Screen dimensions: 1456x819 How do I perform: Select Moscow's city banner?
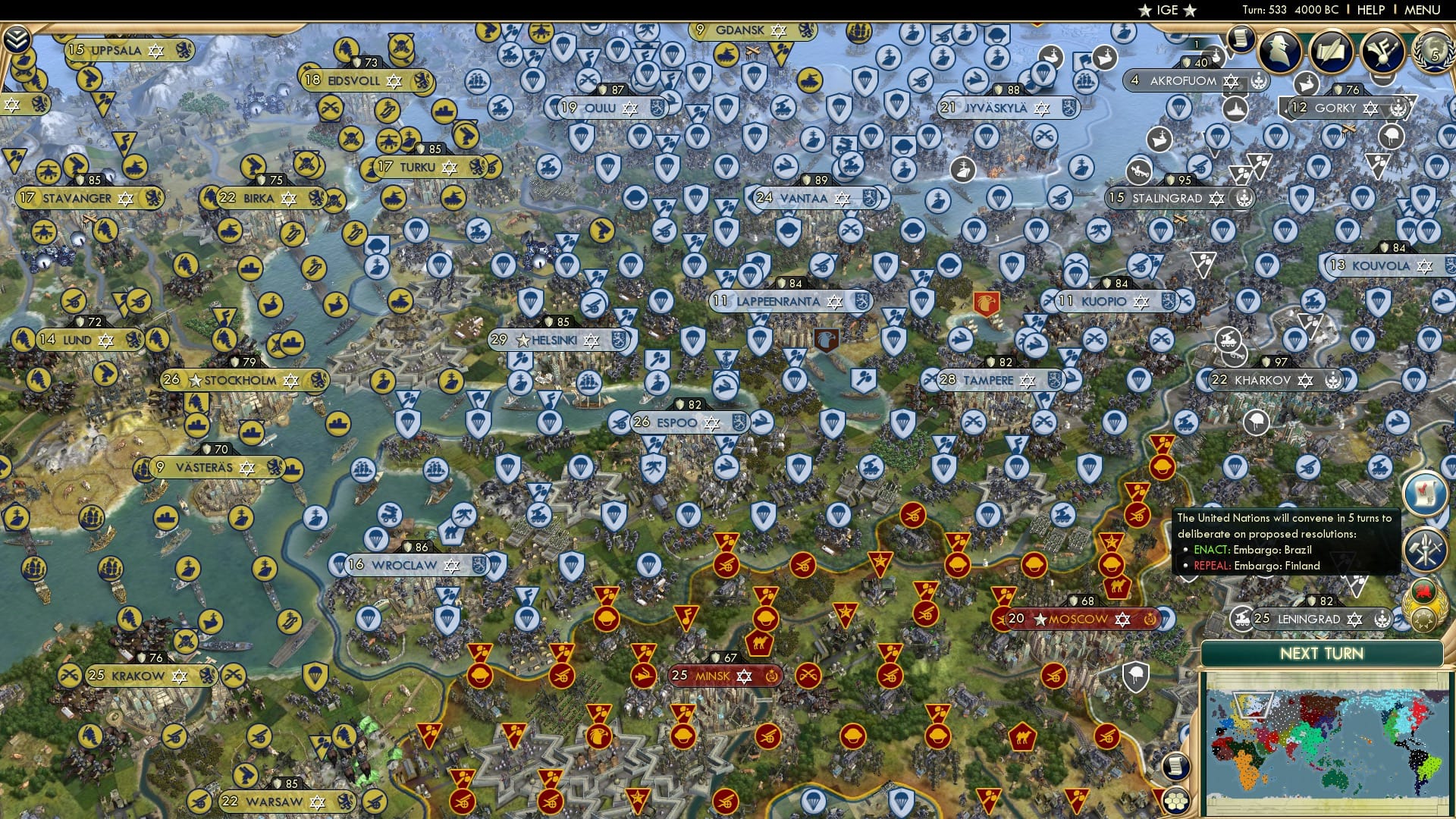click(x=1077, y=619)
